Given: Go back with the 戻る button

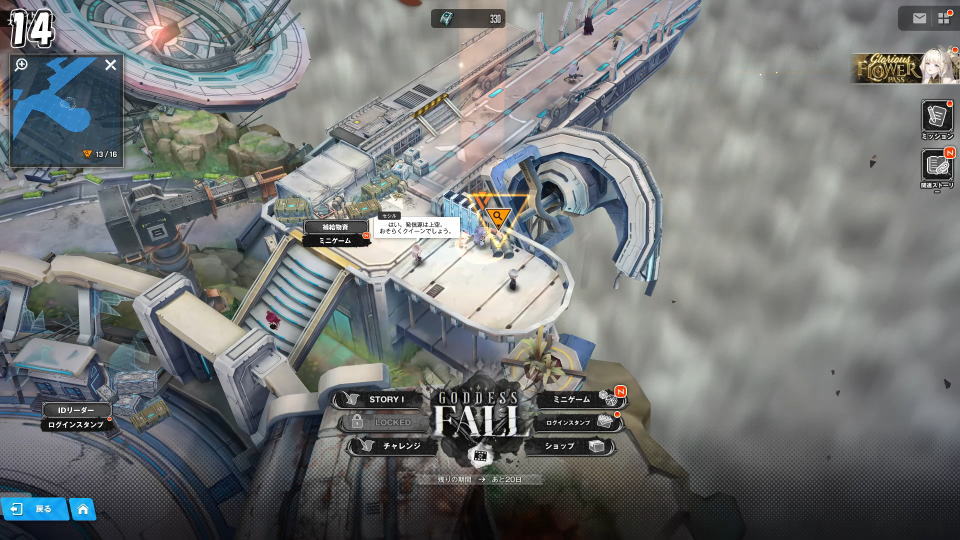Looking at the screenshot, I should click(x=34, y=509).
